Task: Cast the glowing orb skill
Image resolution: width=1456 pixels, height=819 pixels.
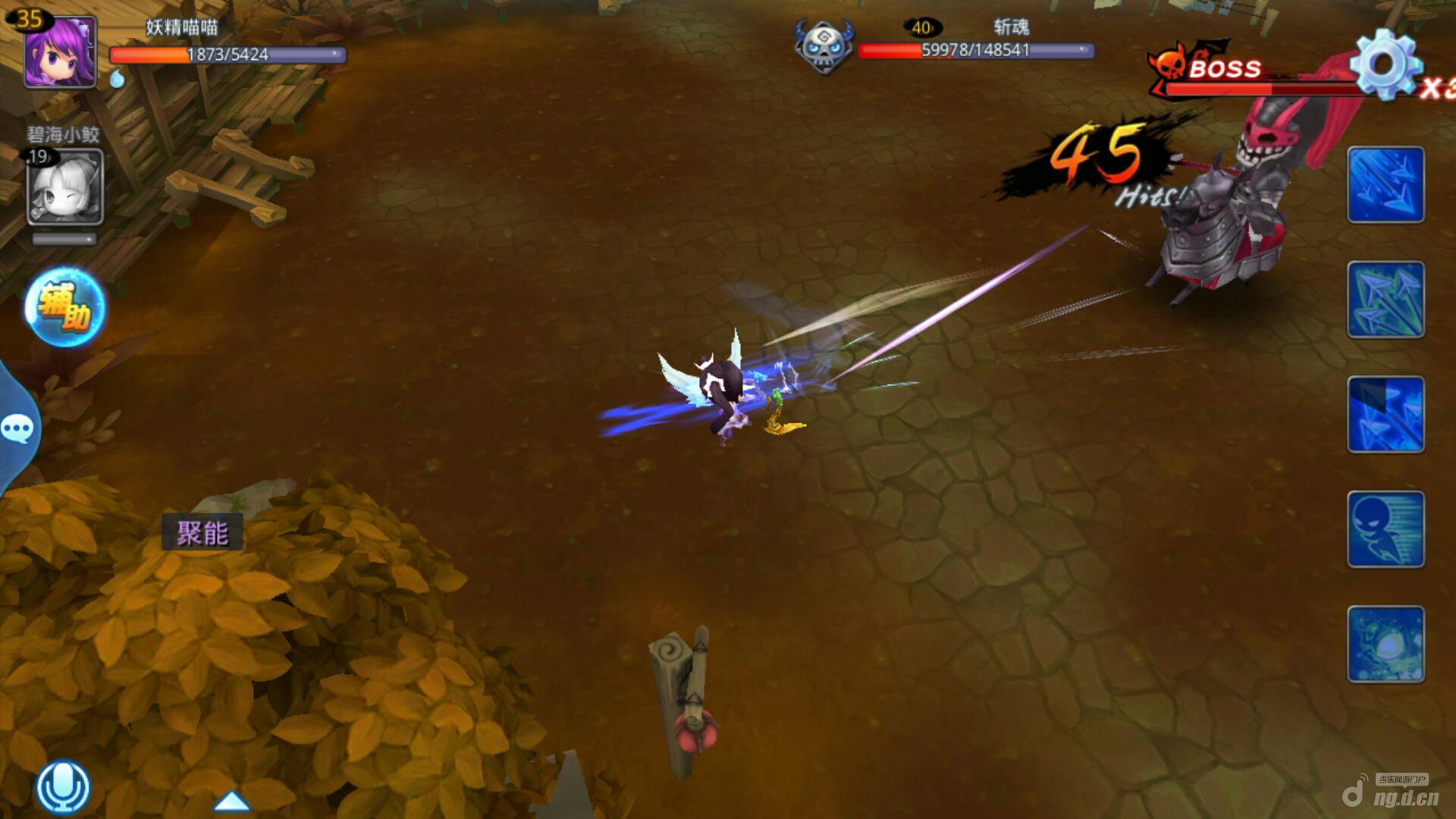Action: [1385, 644]
